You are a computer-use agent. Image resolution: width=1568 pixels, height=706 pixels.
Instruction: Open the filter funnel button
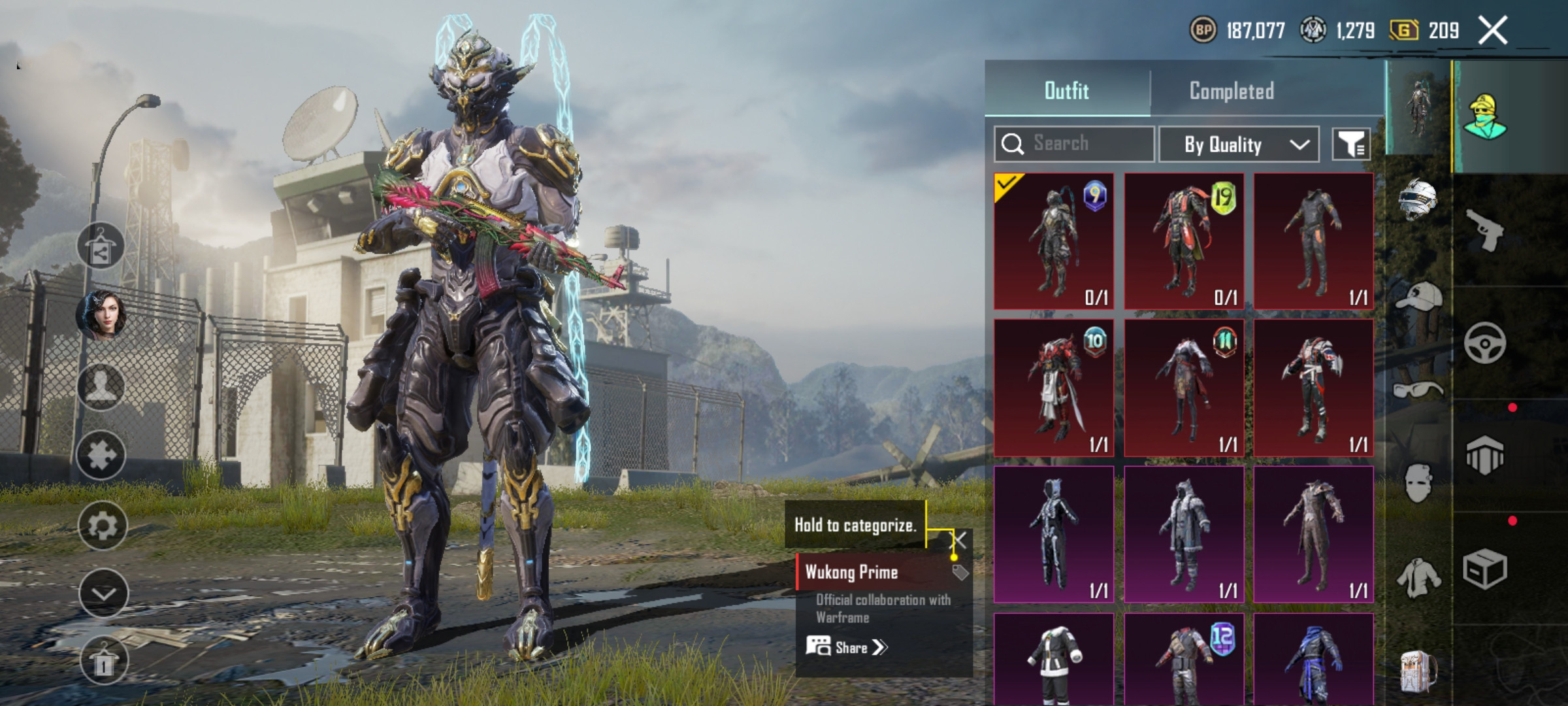pyautogui.click(x=1350, y=144)
